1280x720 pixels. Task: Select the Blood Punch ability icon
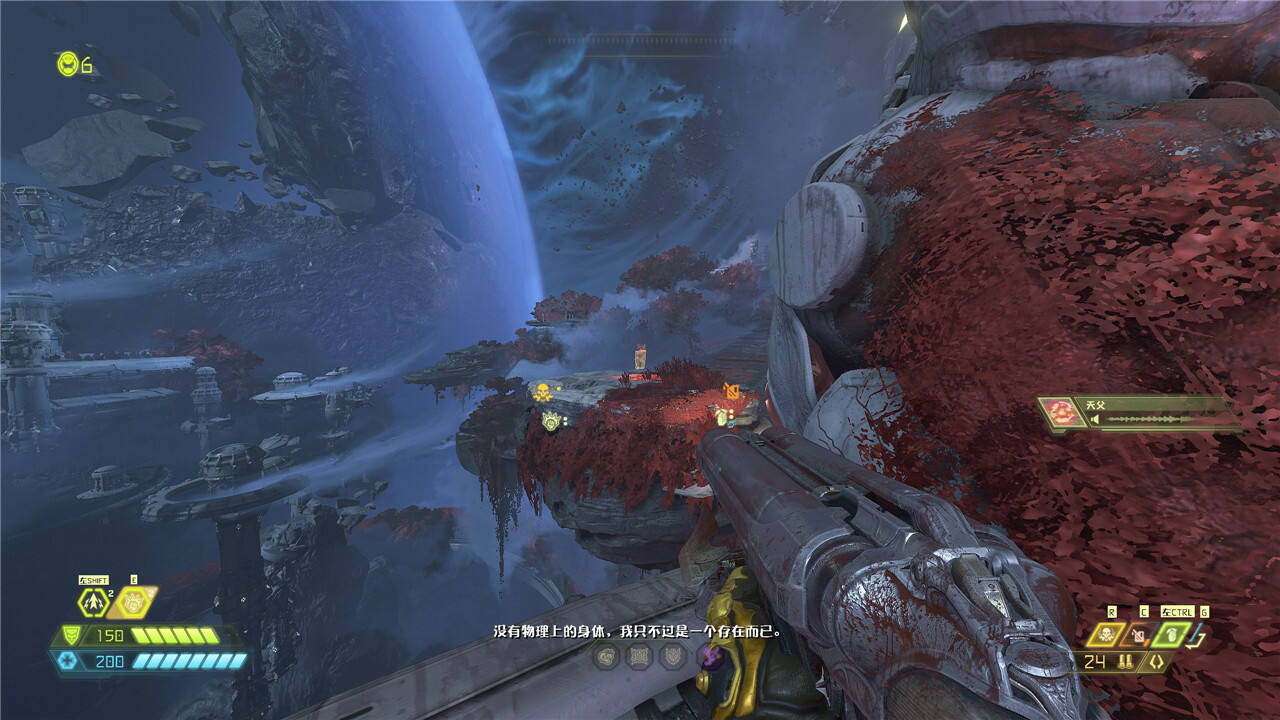131,602
